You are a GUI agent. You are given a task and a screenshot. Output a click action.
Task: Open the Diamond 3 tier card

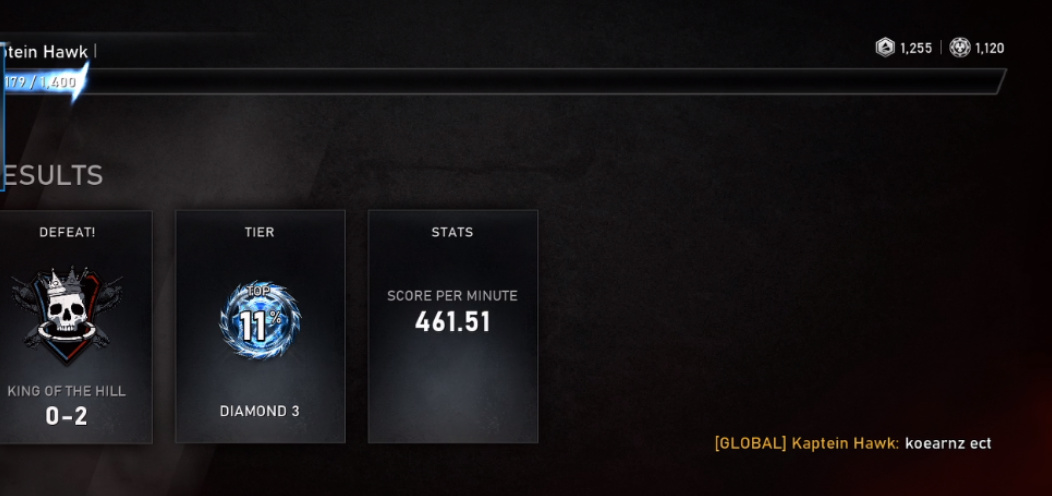[x=260, y=326]
